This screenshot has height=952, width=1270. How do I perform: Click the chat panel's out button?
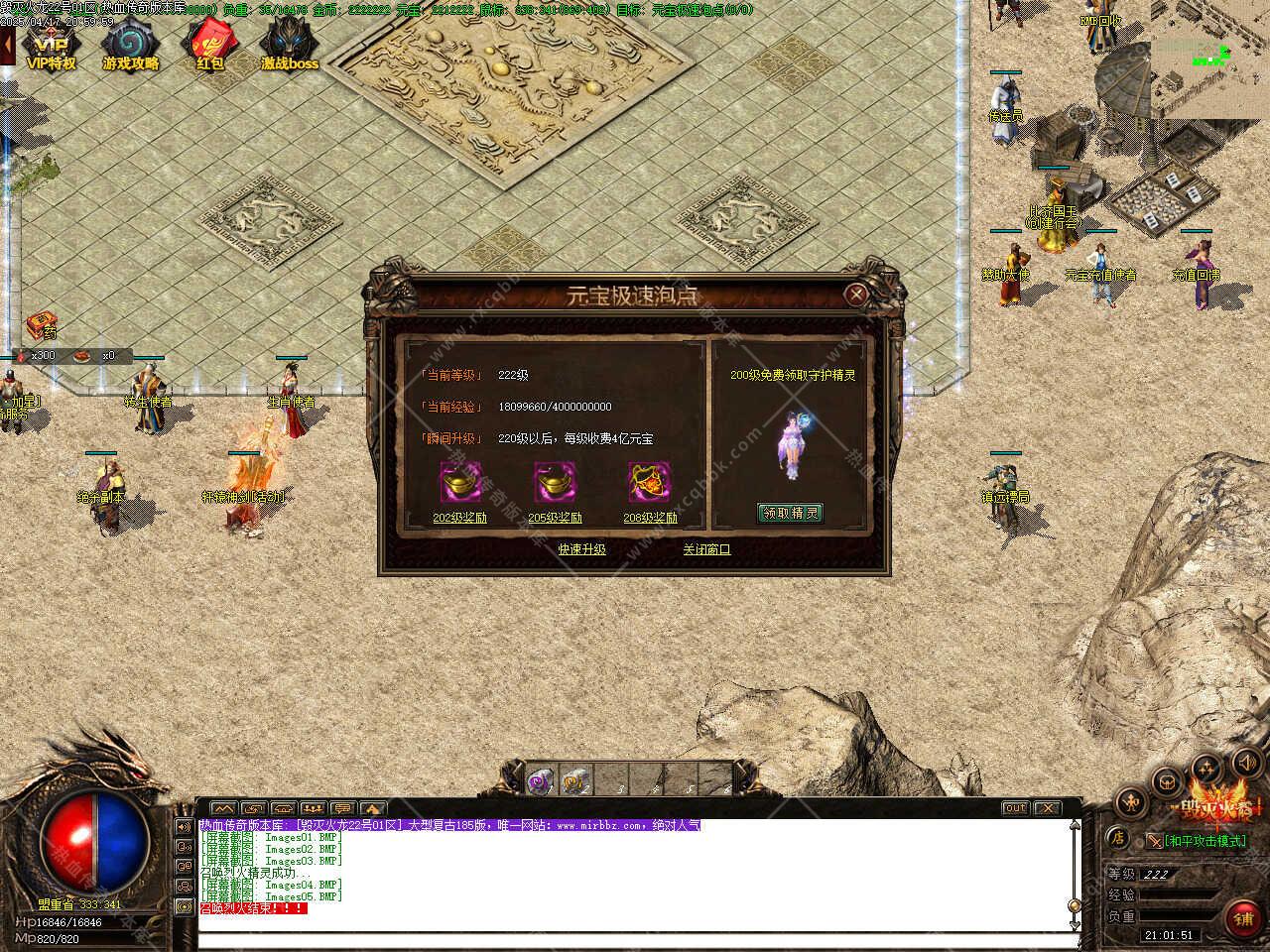coord(1014,808)
